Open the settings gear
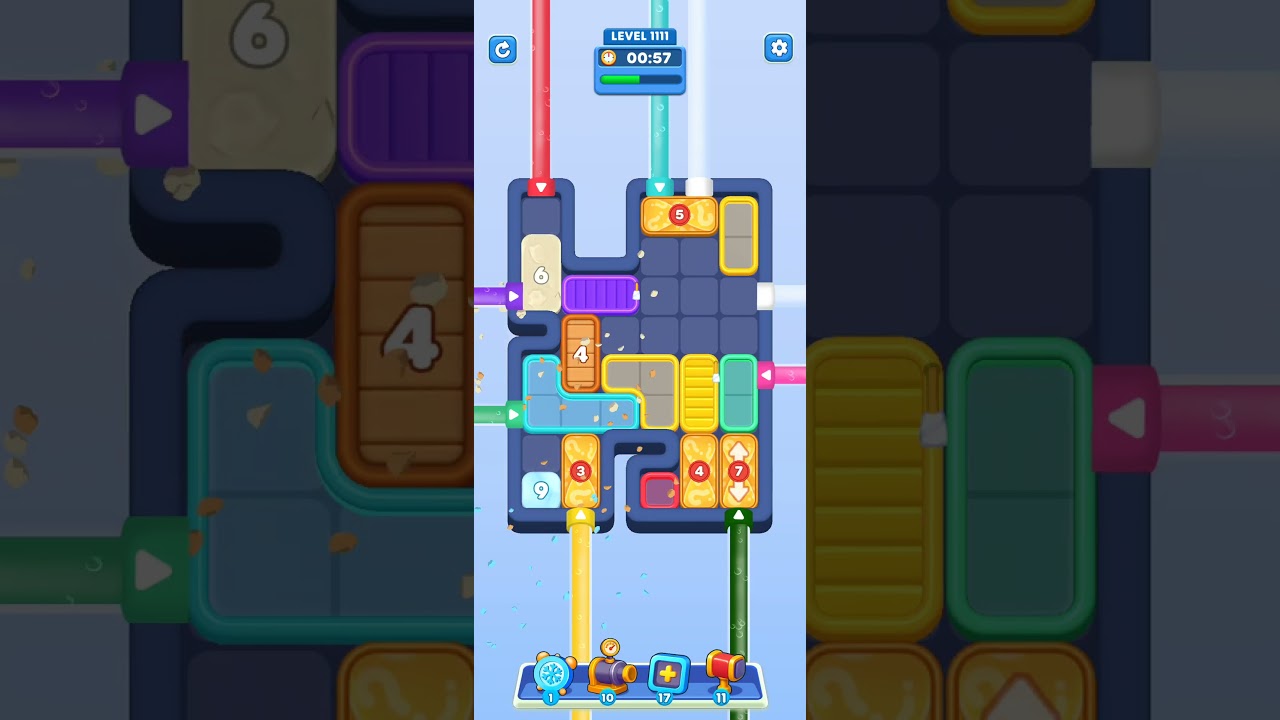 pyautogui.click(x=778, y=48)
